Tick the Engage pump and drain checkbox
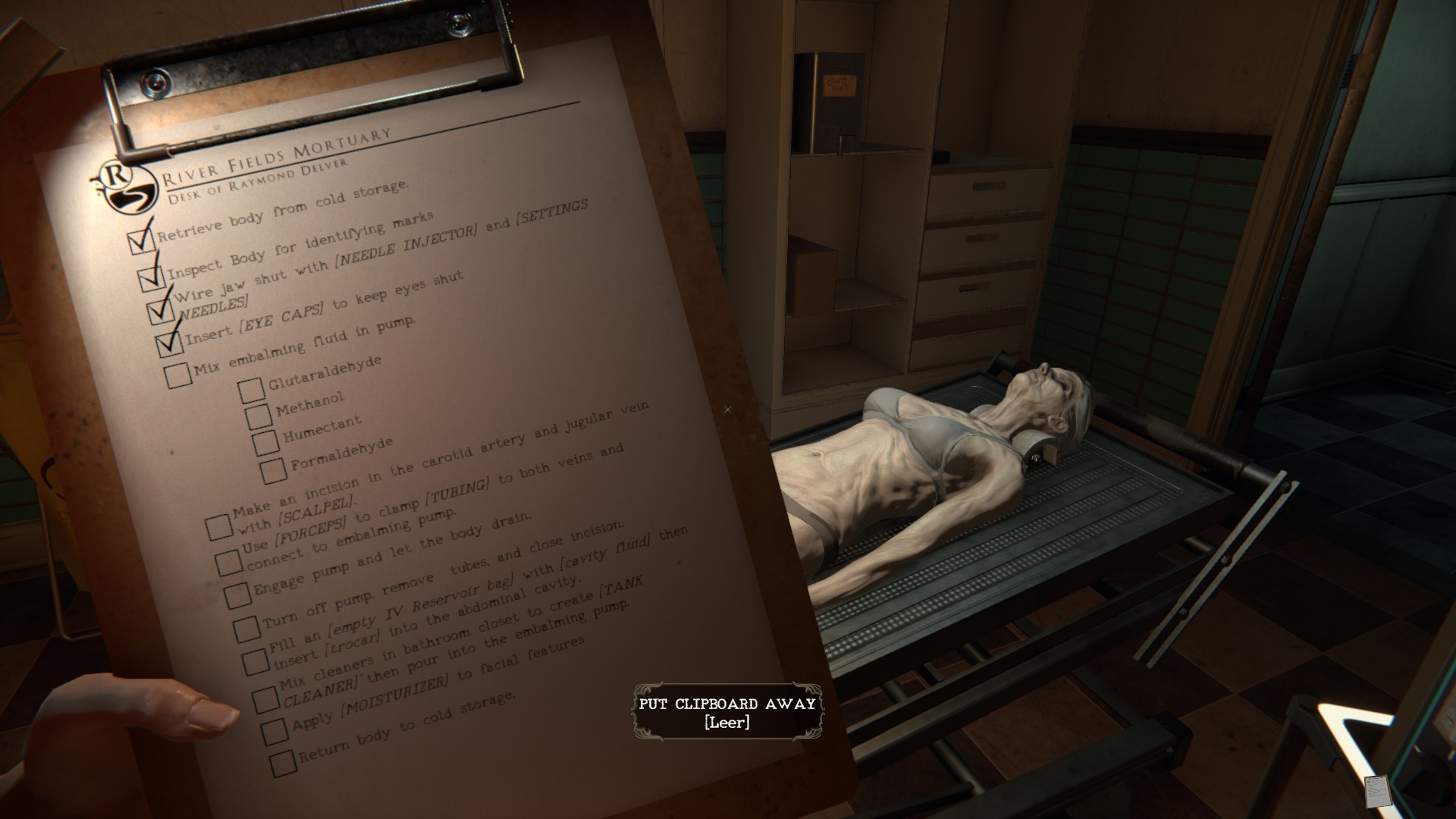Screen dimensions: 1456x819 (x=237, y=595)
